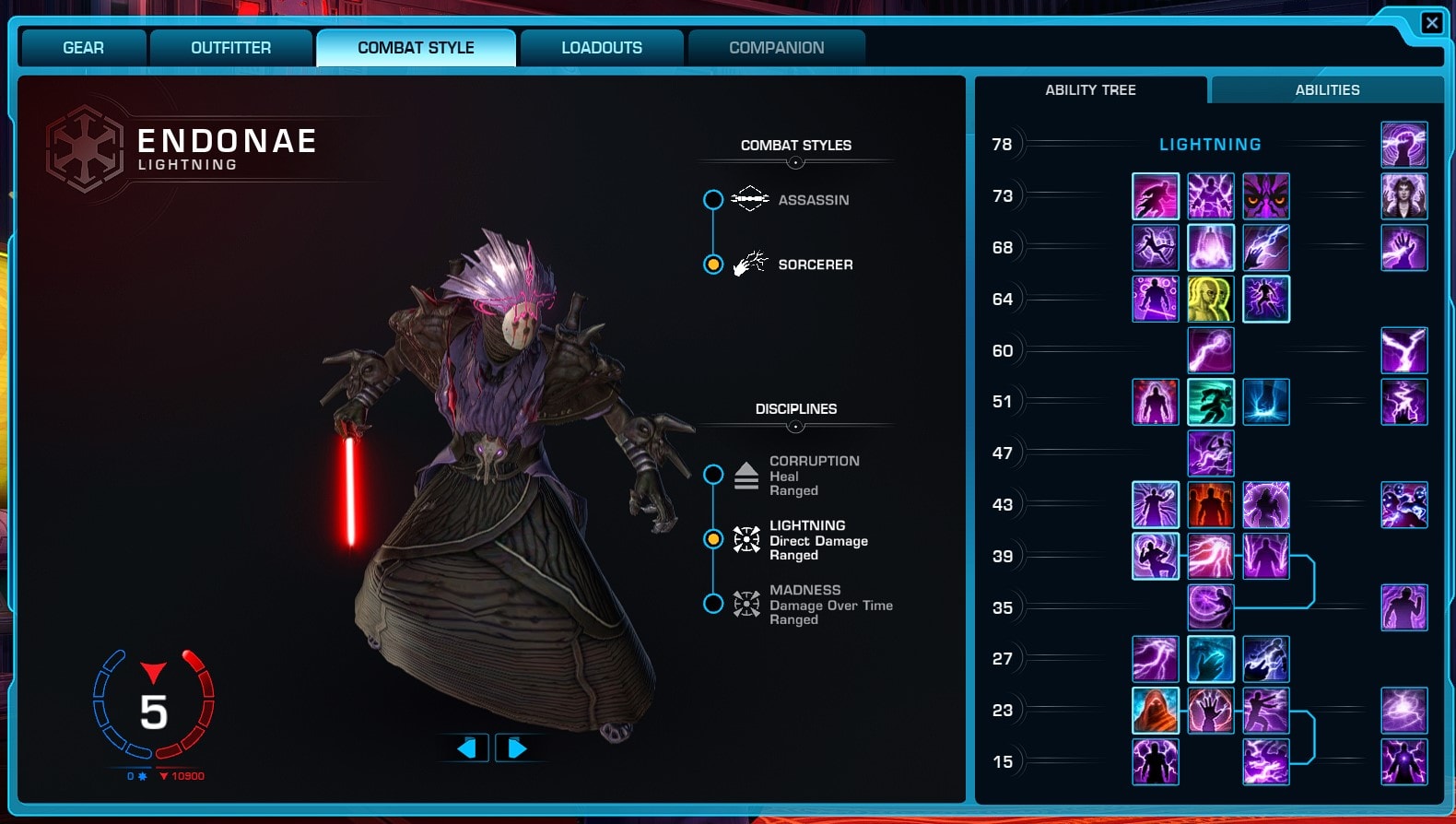This screenshot has height=824, width=1456.
Task: Select the yellow figure ability at level 64
Action: click(x=1211, y=300)
